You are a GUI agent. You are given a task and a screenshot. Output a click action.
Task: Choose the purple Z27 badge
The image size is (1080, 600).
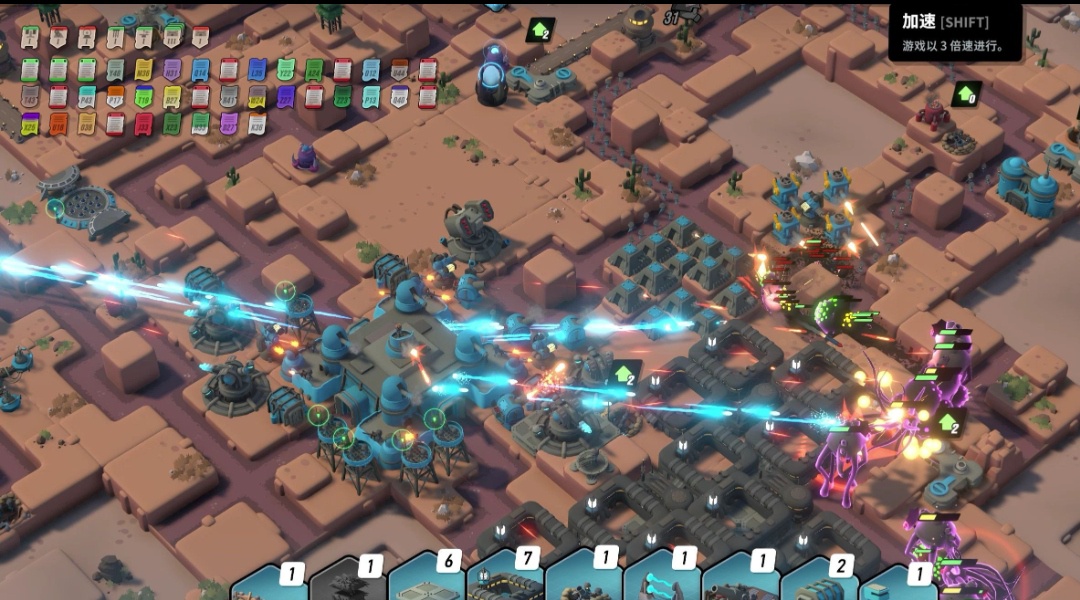(285, 97)
